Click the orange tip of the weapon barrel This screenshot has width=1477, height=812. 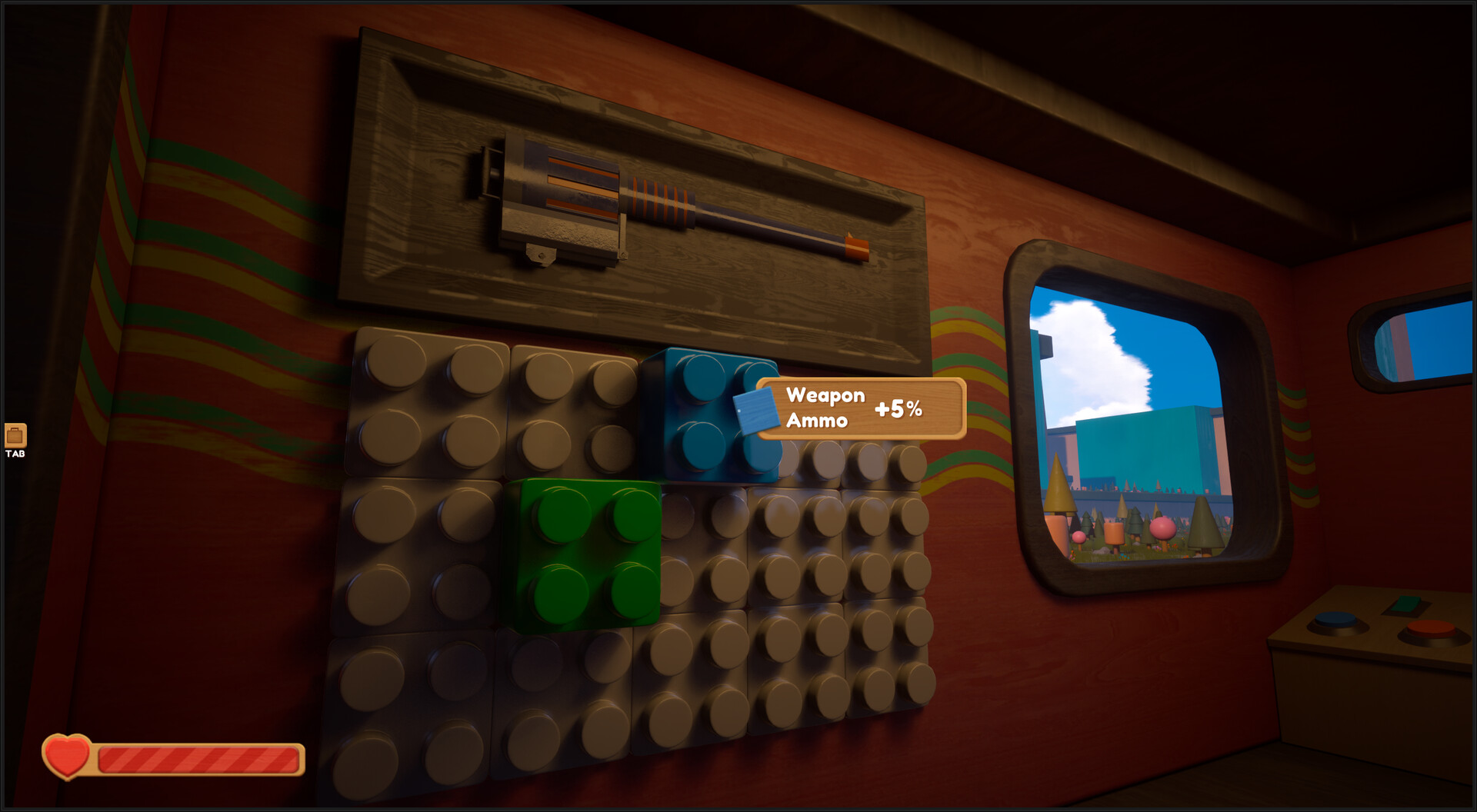coord(858,247)
